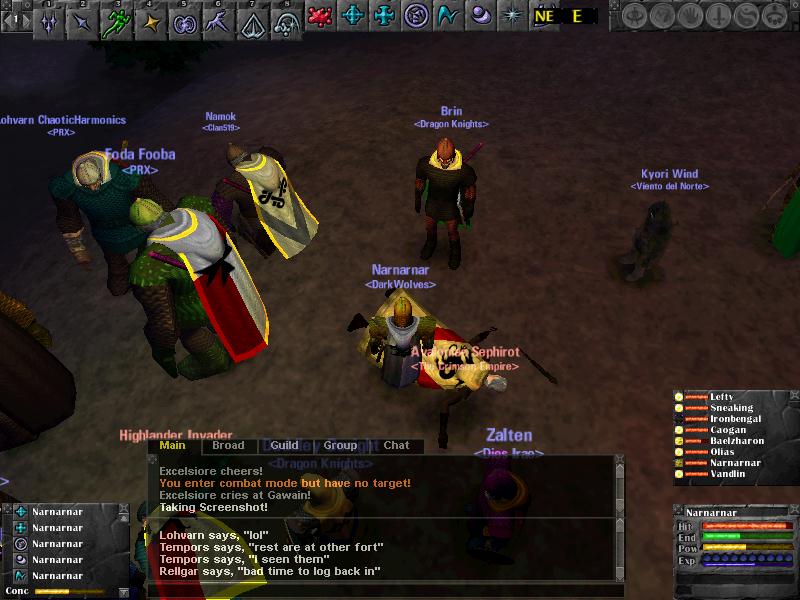Image resolution: width=800 pixels, height=600 pixels.
Task: Switch to the Chat tab
Action: [396, 446]
